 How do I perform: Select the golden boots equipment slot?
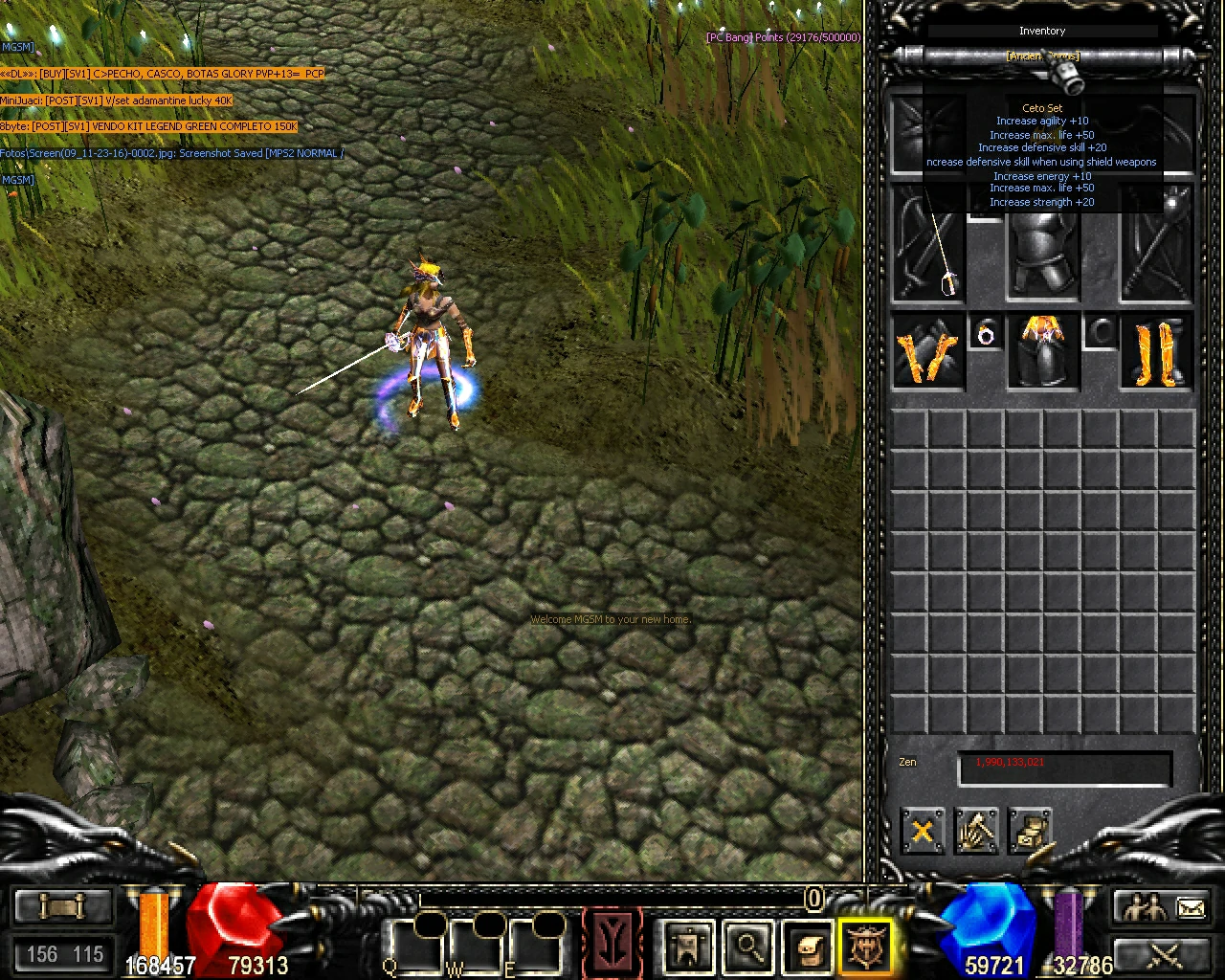click(1153, 354)
